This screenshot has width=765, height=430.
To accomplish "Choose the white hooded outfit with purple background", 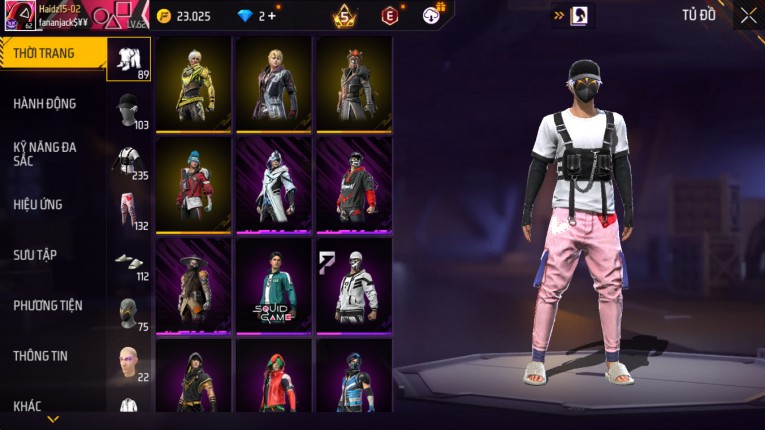I will [x=273, y=185].
